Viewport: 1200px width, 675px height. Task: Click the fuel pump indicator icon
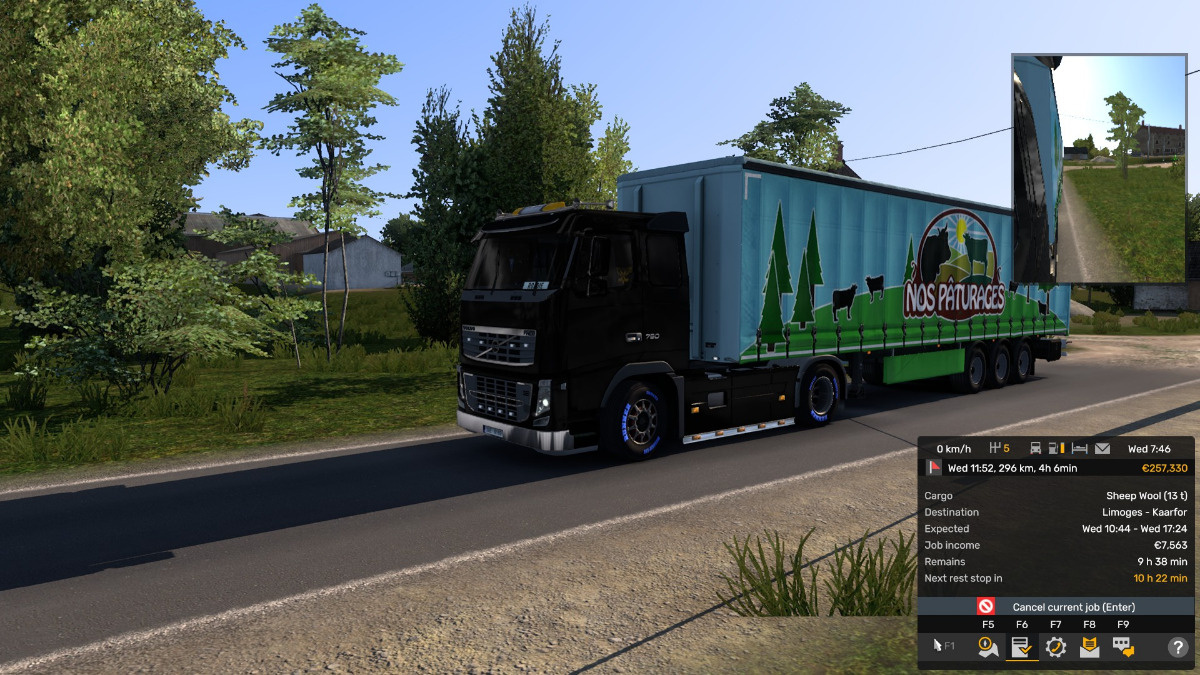pyautogui.click(x=1057, y=449)
